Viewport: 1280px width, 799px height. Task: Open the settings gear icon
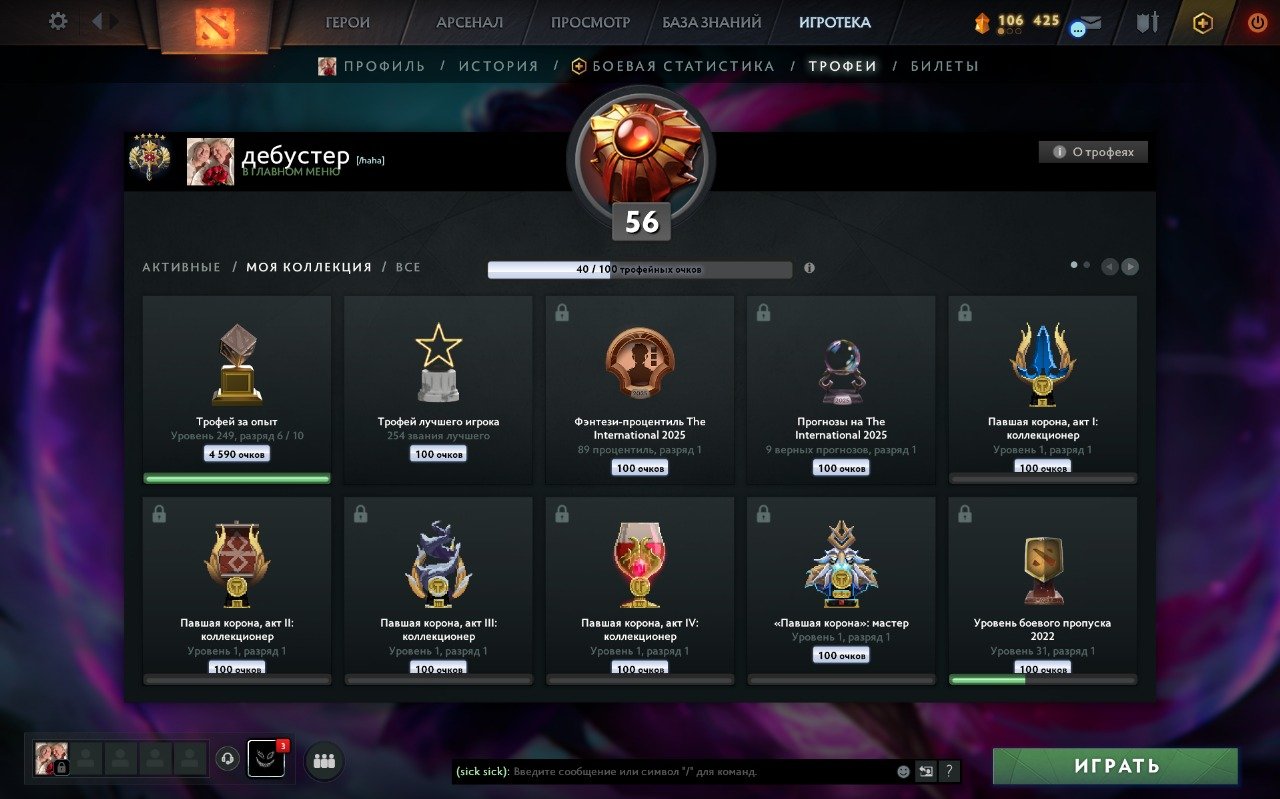click(57, 21)
